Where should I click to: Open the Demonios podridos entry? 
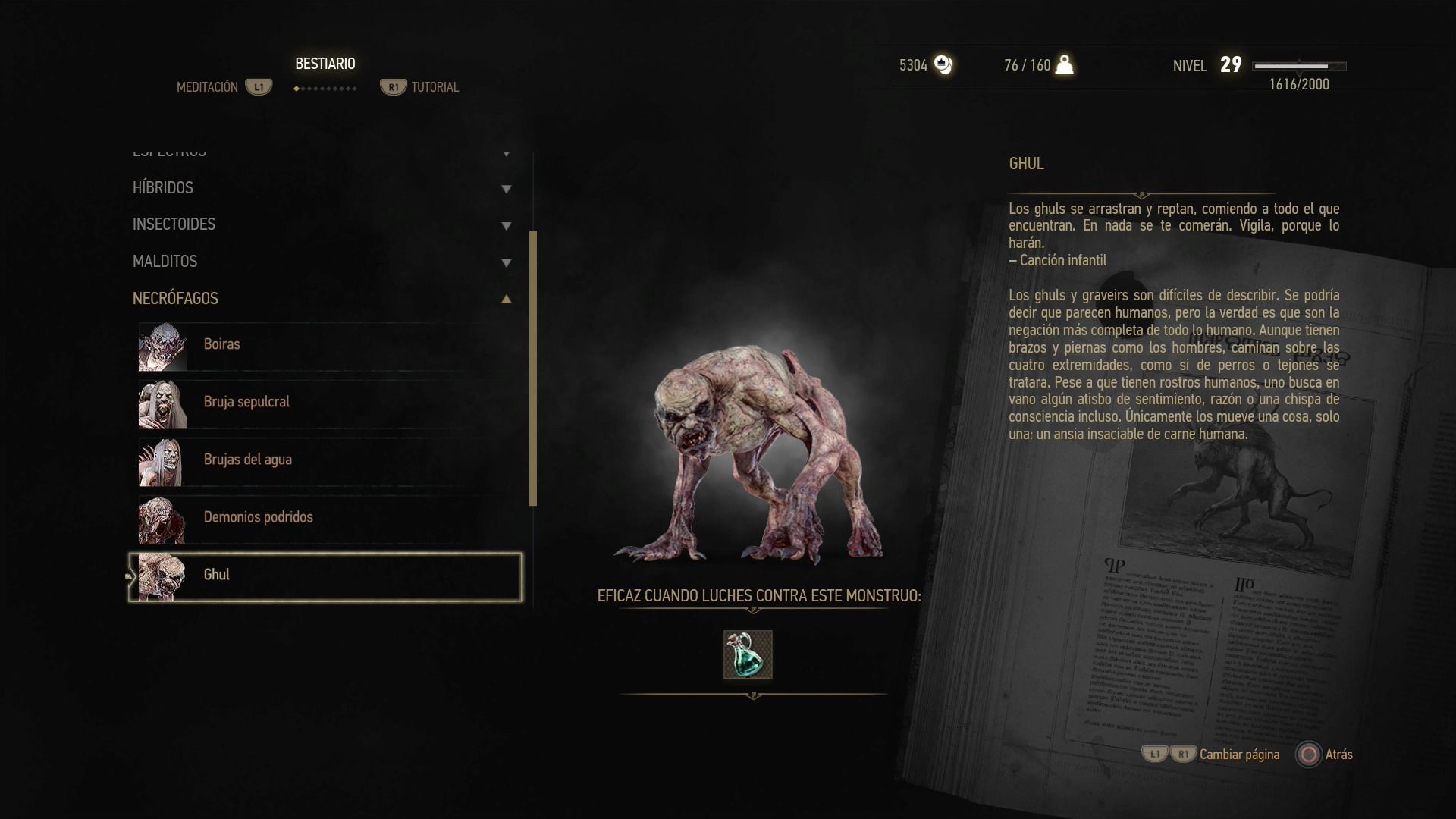click(x=326, y=518)
